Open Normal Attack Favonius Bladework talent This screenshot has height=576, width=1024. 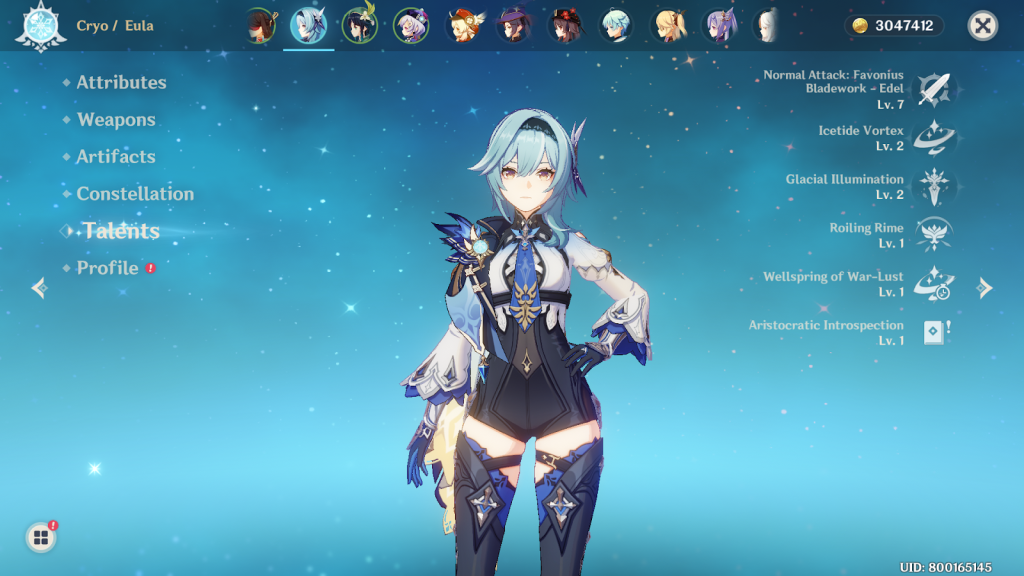tap(936, 89)
